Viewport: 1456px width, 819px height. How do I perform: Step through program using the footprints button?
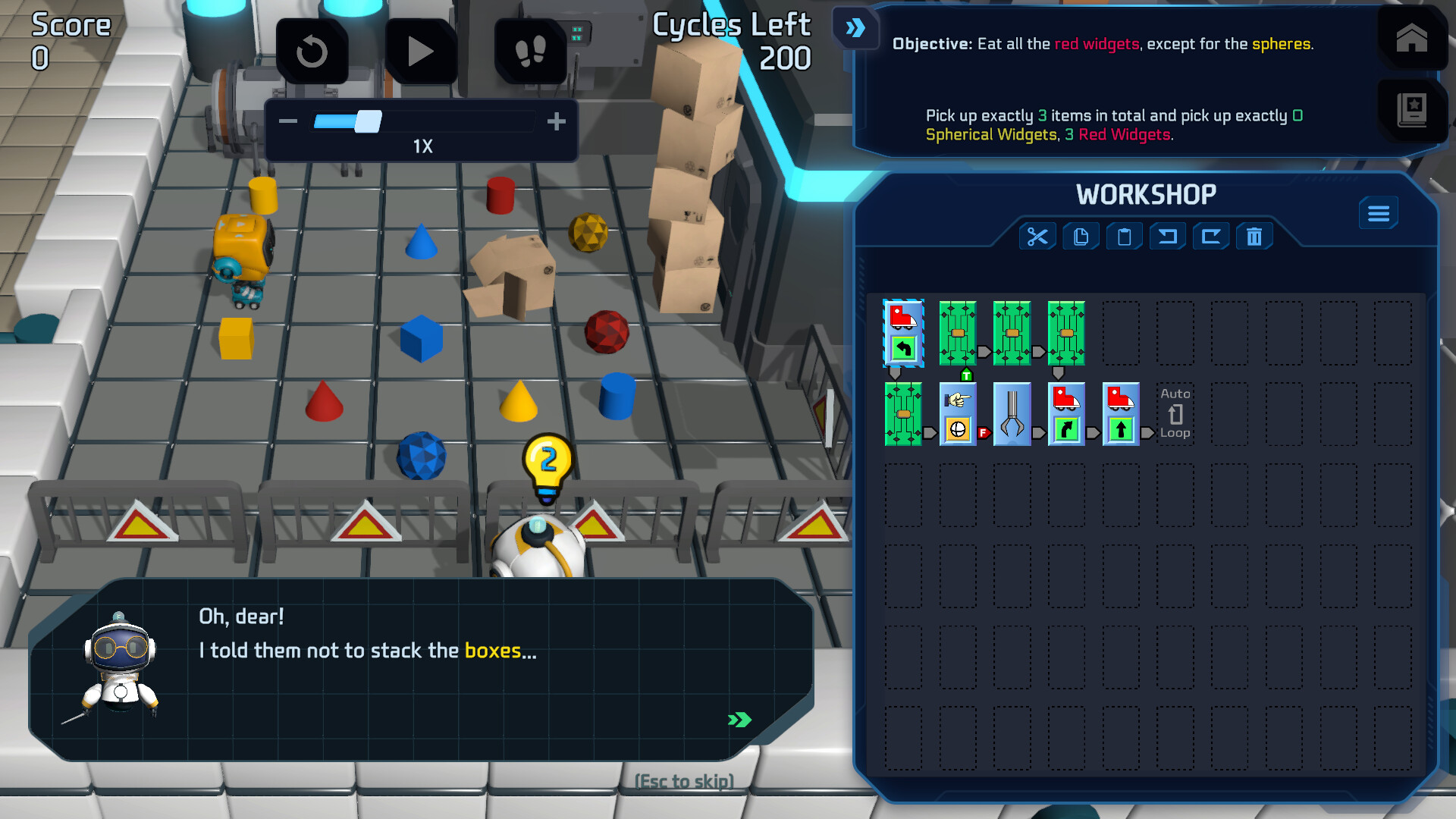tap(530, 52)
